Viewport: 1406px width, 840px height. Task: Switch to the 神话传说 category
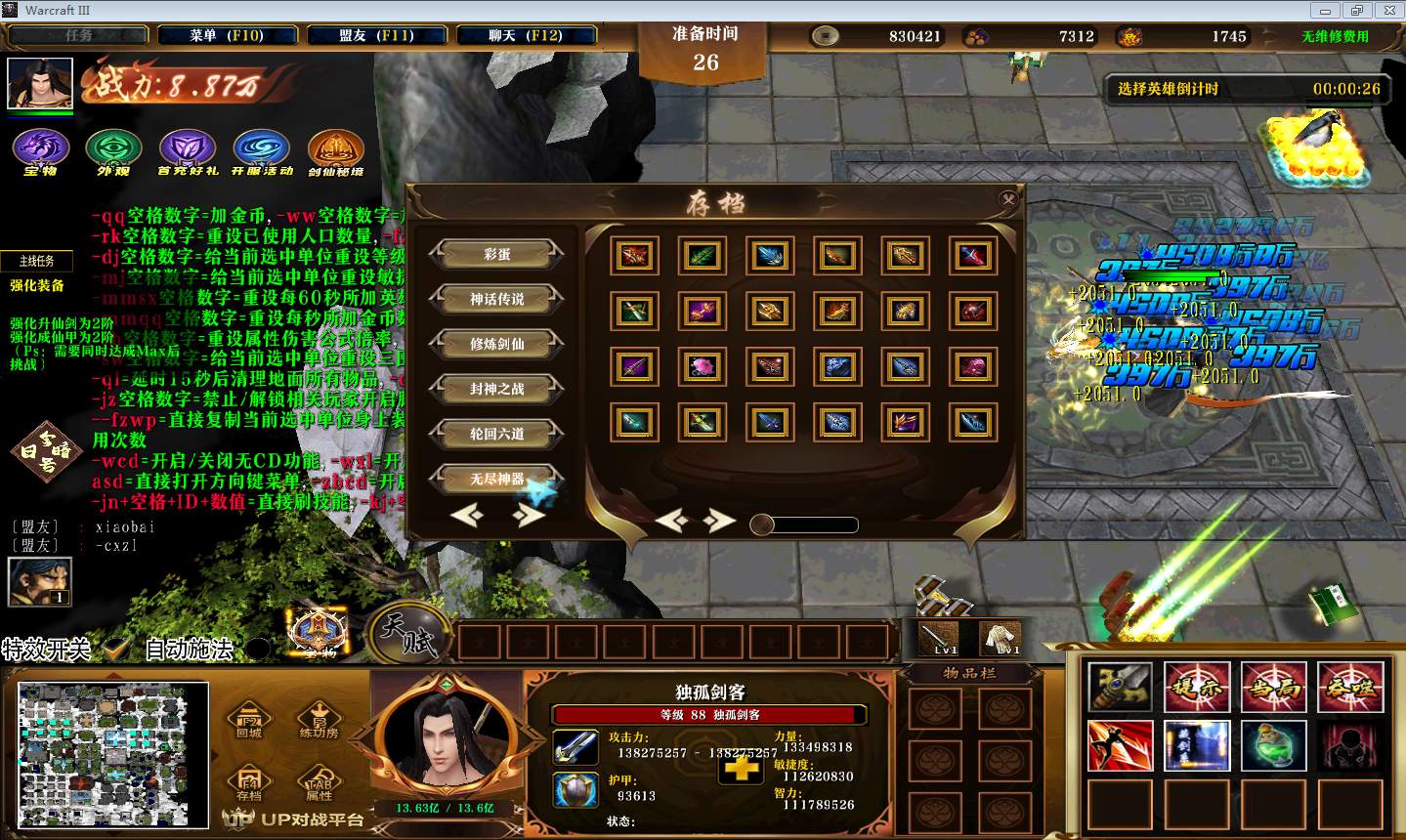tap(496, 299)
